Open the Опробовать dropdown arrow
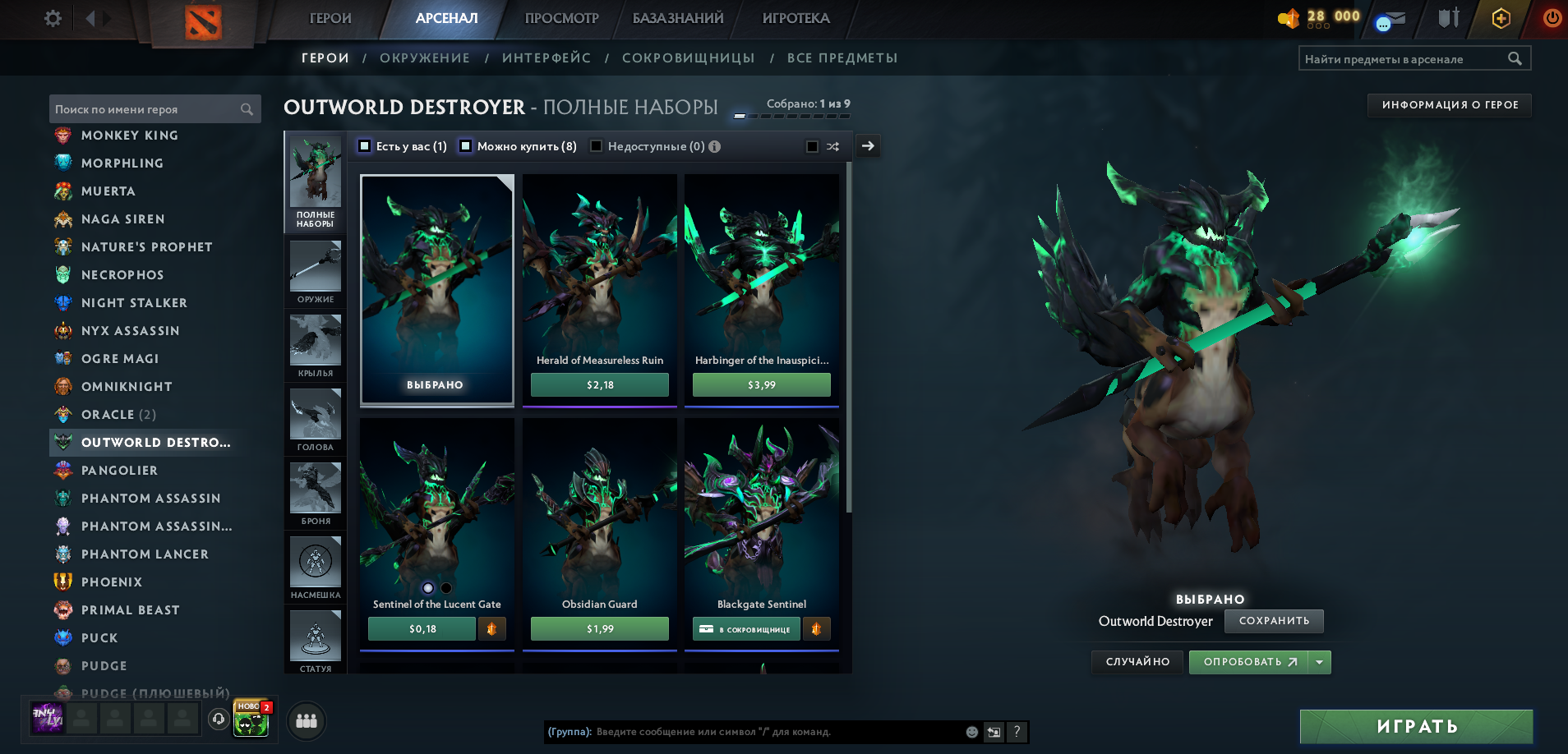This screenshot has height=754, width=1568. (x=1318, y=662)
